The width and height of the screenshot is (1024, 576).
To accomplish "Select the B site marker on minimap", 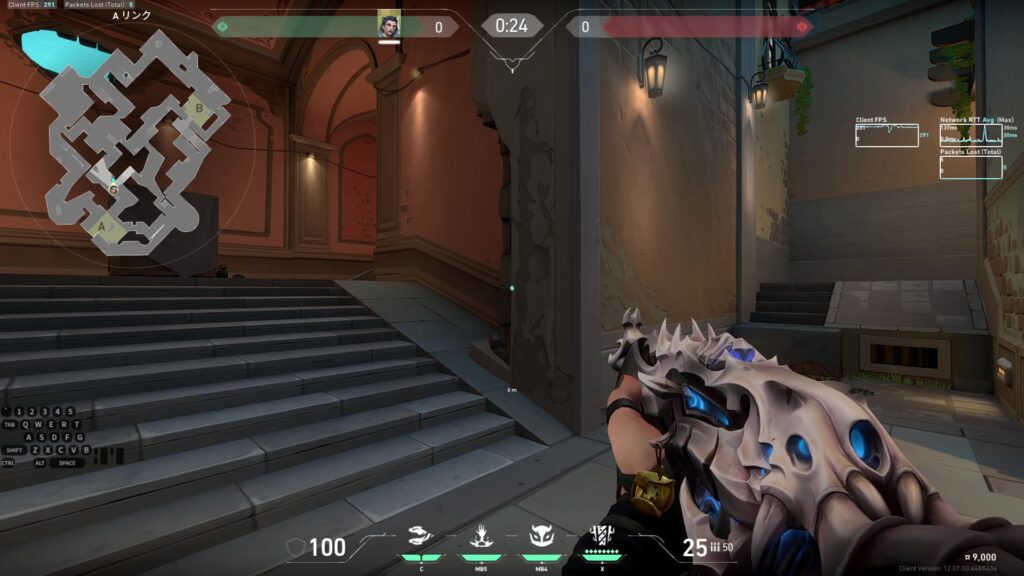I will point(199,108).
